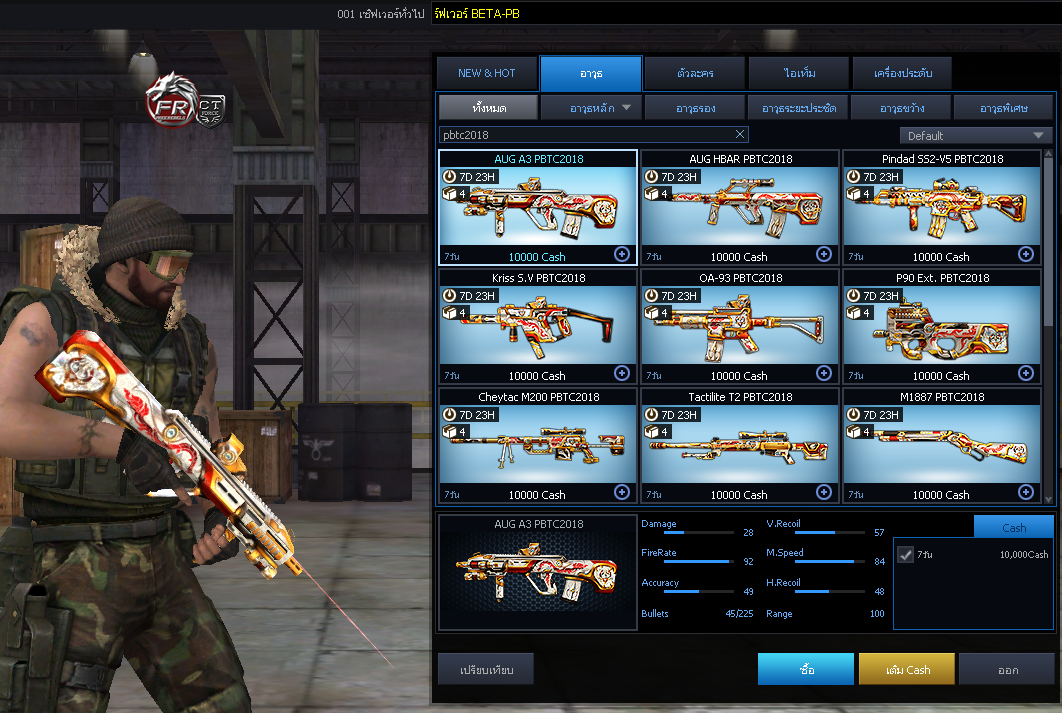Open the เครื่องประดับ accessories tab
Viewport: 1062px width, 713px height.
tap(902, 74)
